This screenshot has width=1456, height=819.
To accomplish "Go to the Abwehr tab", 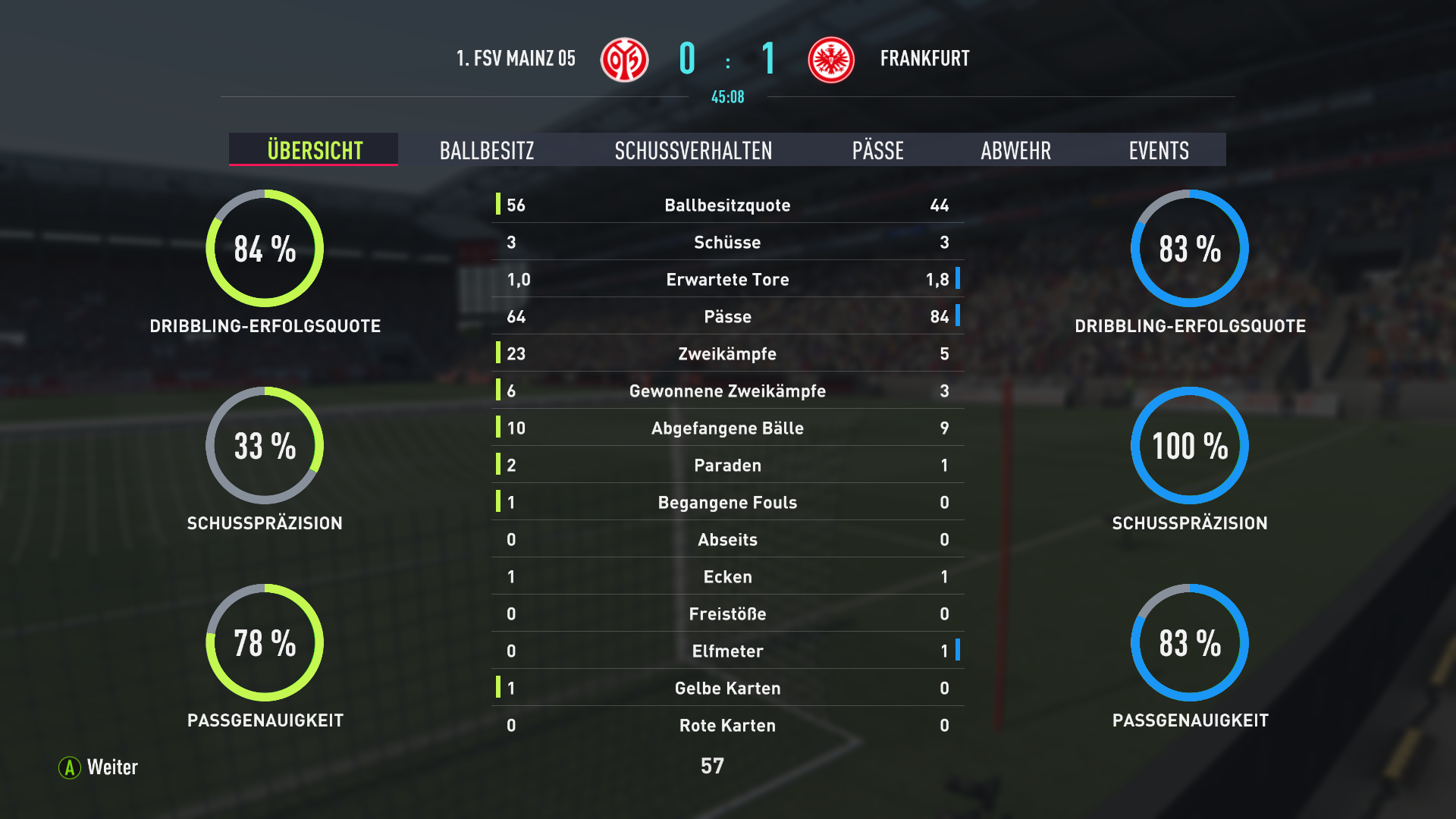I will pos(1015,150).
